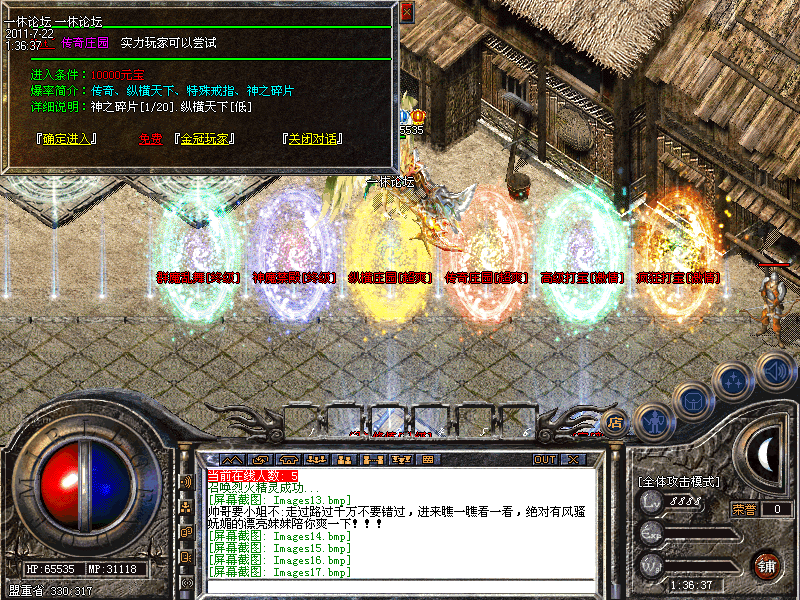Click the OUT button above the chat

[x=544, y=459]
